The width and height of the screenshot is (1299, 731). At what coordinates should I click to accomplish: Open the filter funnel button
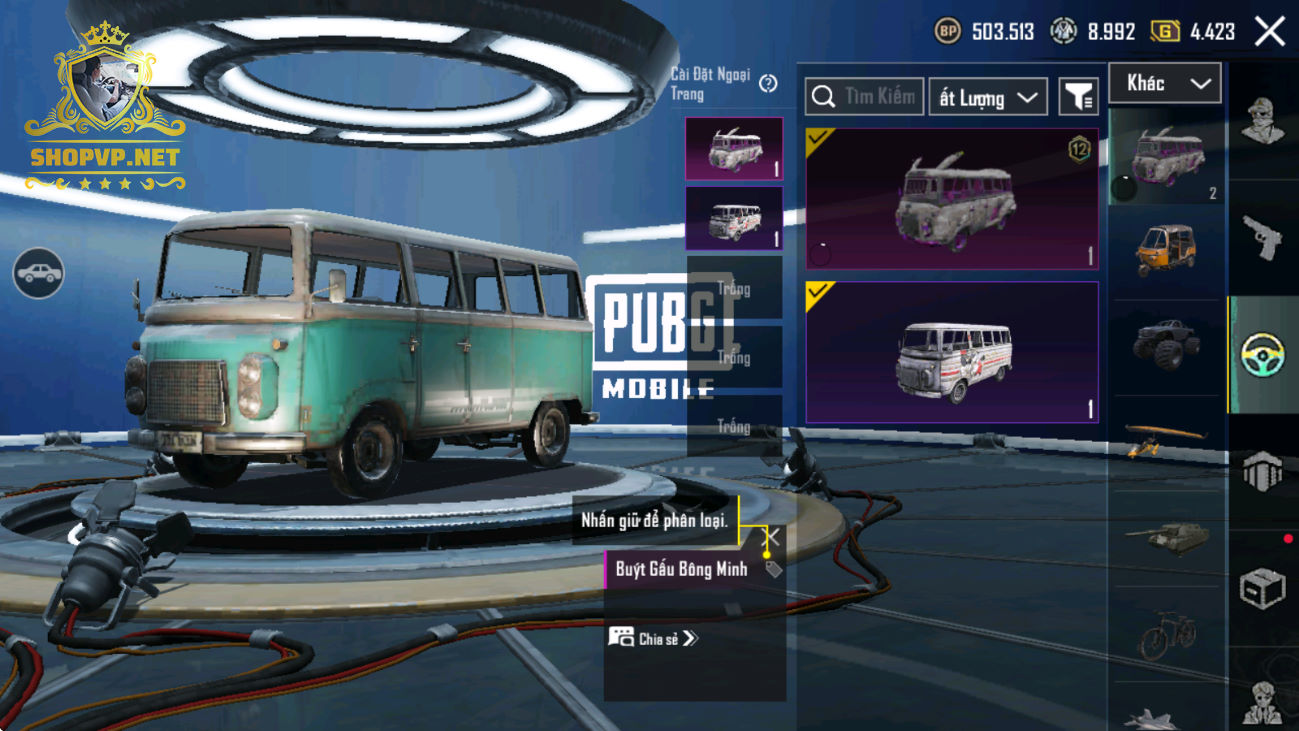[1078, 97]
